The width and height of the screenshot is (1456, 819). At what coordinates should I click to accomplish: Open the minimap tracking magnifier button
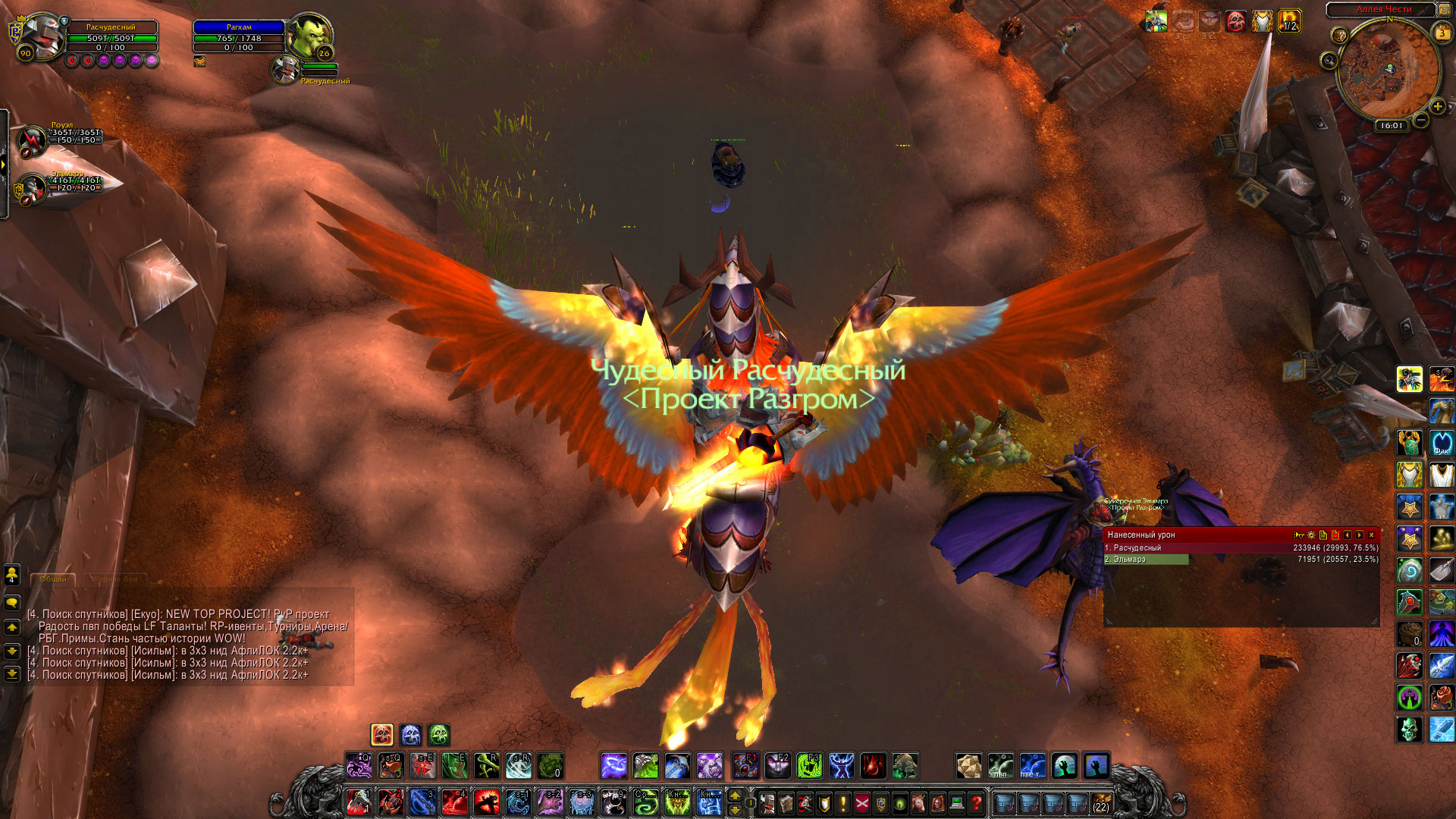point(1329,61)
